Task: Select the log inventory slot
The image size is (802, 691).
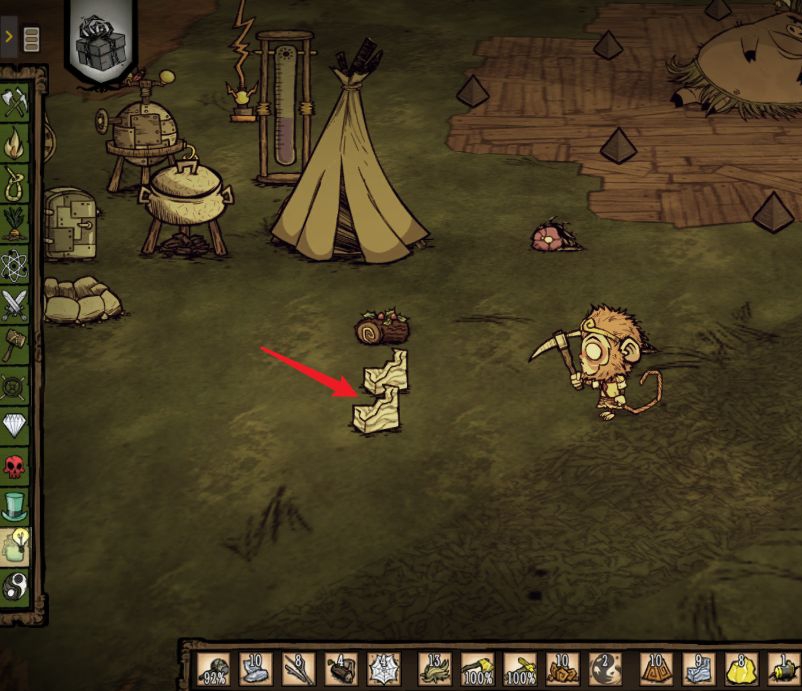Action: click(x=342, y=670)
